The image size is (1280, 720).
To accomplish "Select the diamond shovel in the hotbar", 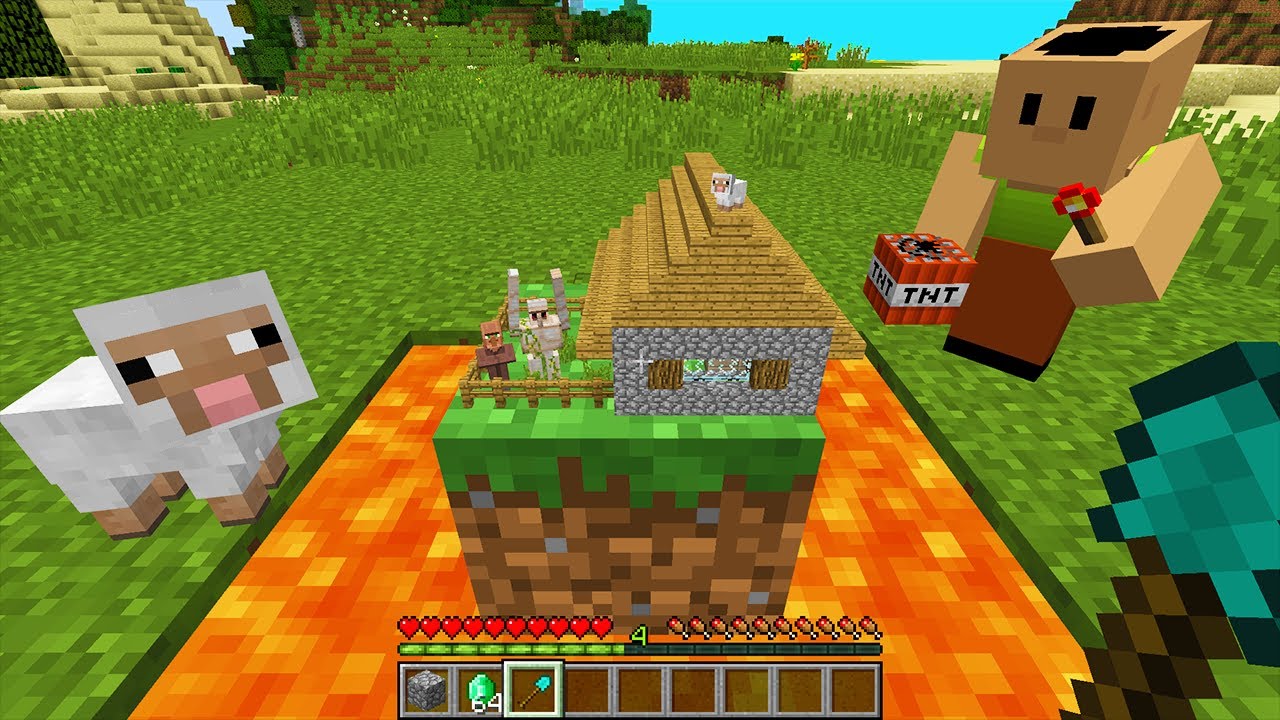I will coord(533,690).
